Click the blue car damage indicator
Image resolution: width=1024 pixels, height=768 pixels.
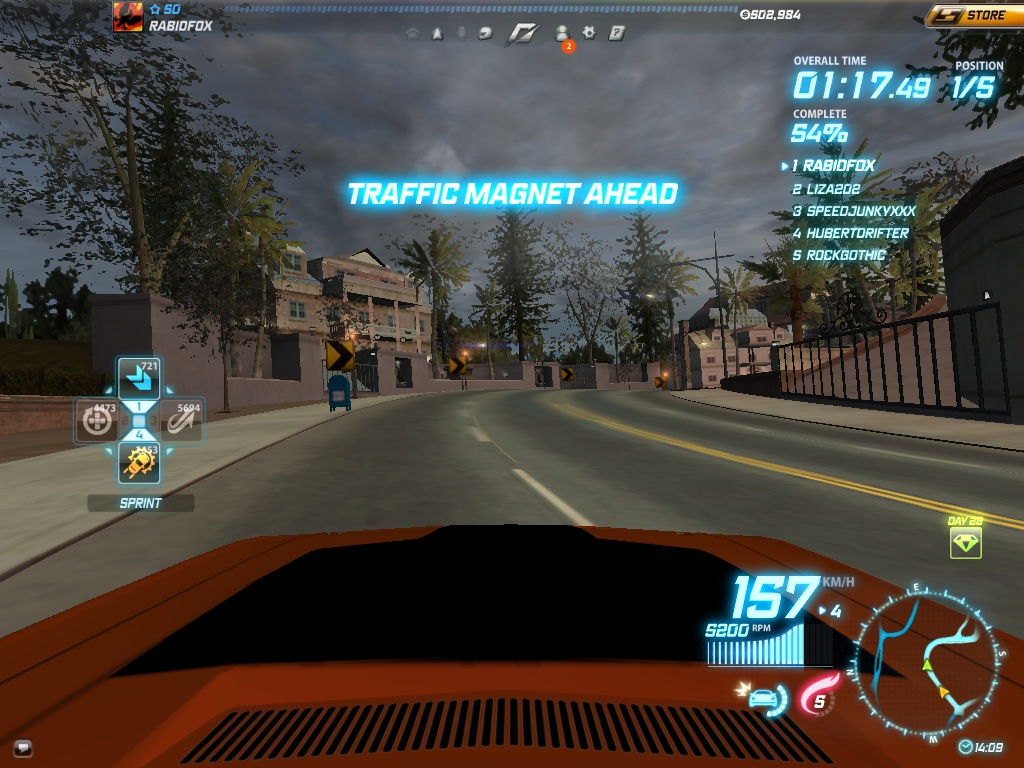[764, 696]
